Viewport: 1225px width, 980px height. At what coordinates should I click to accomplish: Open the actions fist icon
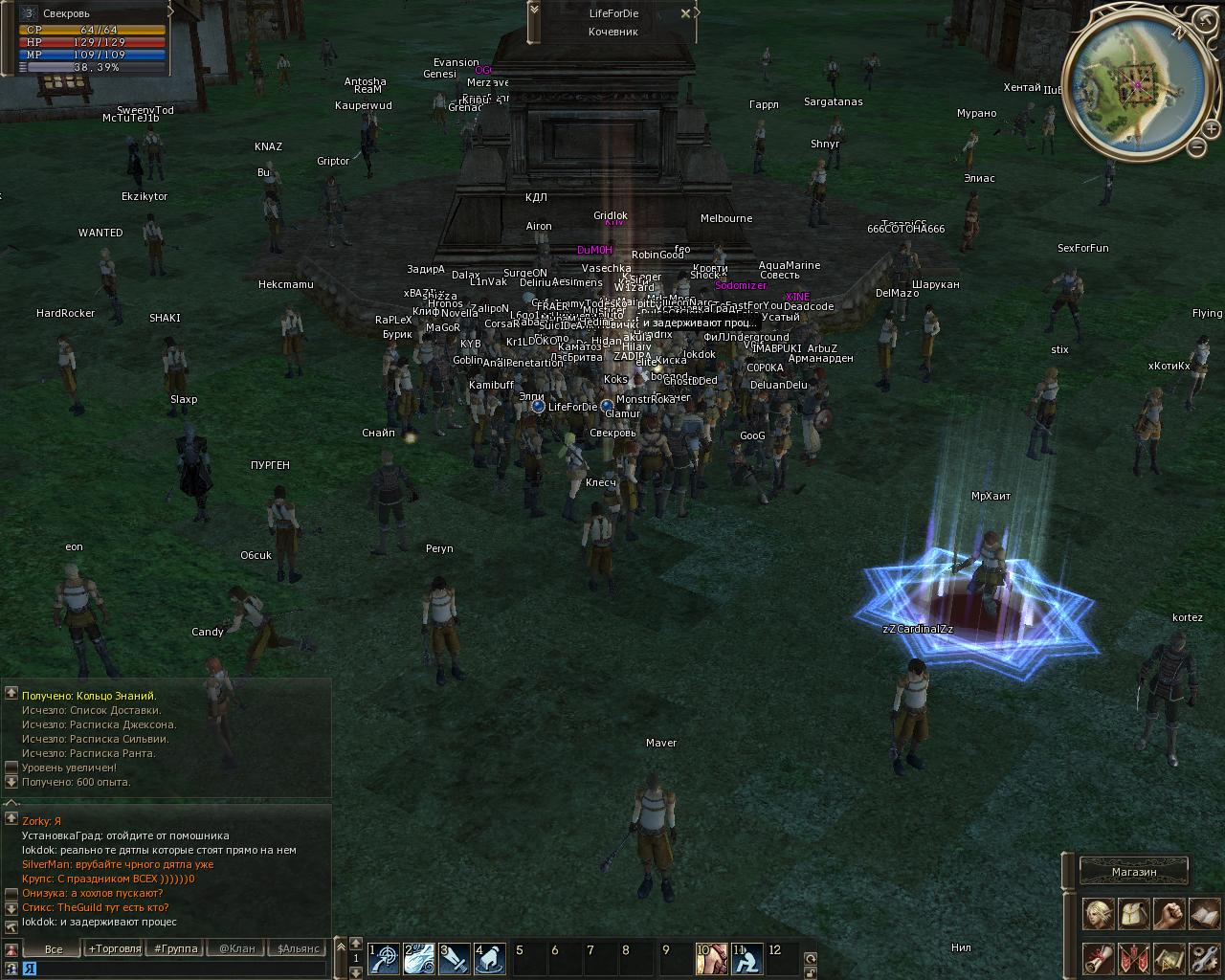(x=1169, y=914)
